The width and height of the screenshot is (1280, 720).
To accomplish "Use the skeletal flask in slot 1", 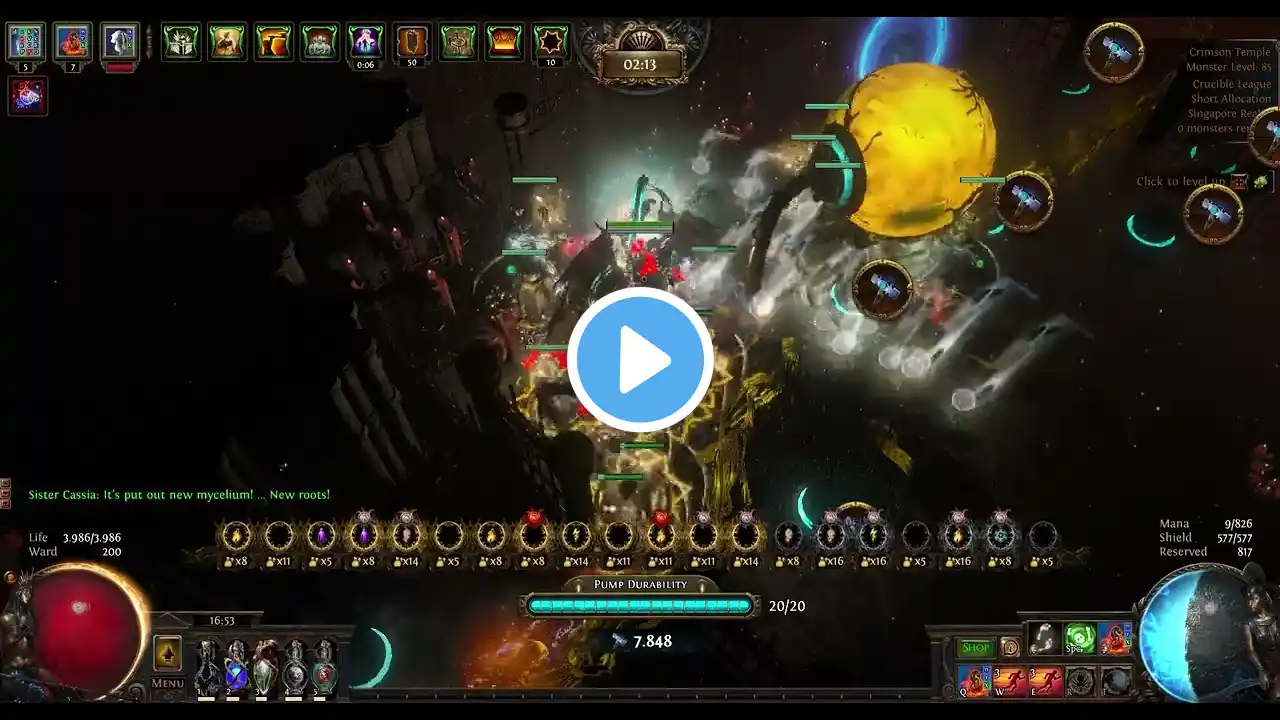I will (x=207, y=667).
